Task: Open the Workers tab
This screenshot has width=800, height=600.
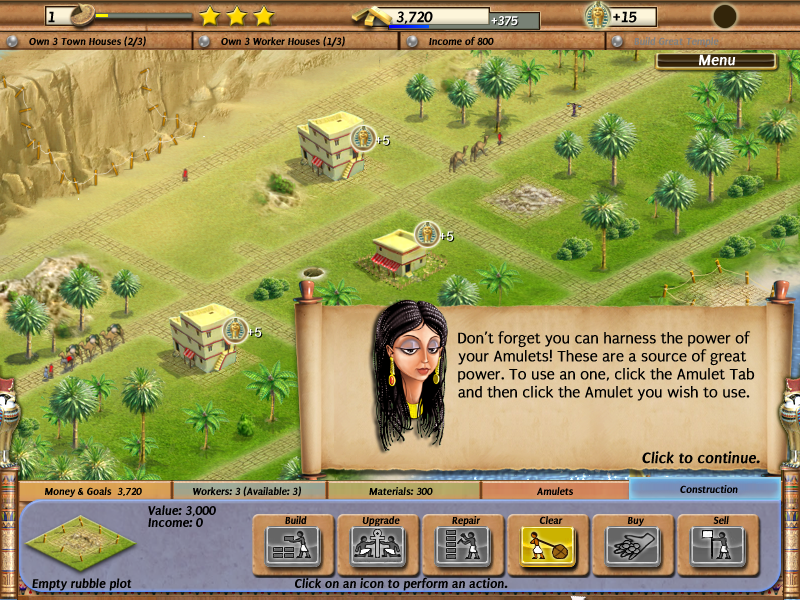Action: 250,491
